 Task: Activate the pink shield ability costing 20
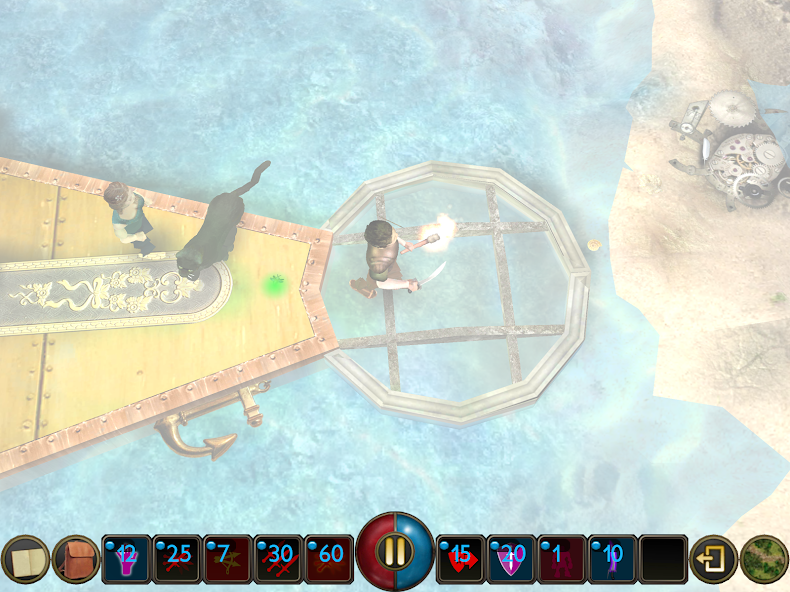(x=512, y=559)
